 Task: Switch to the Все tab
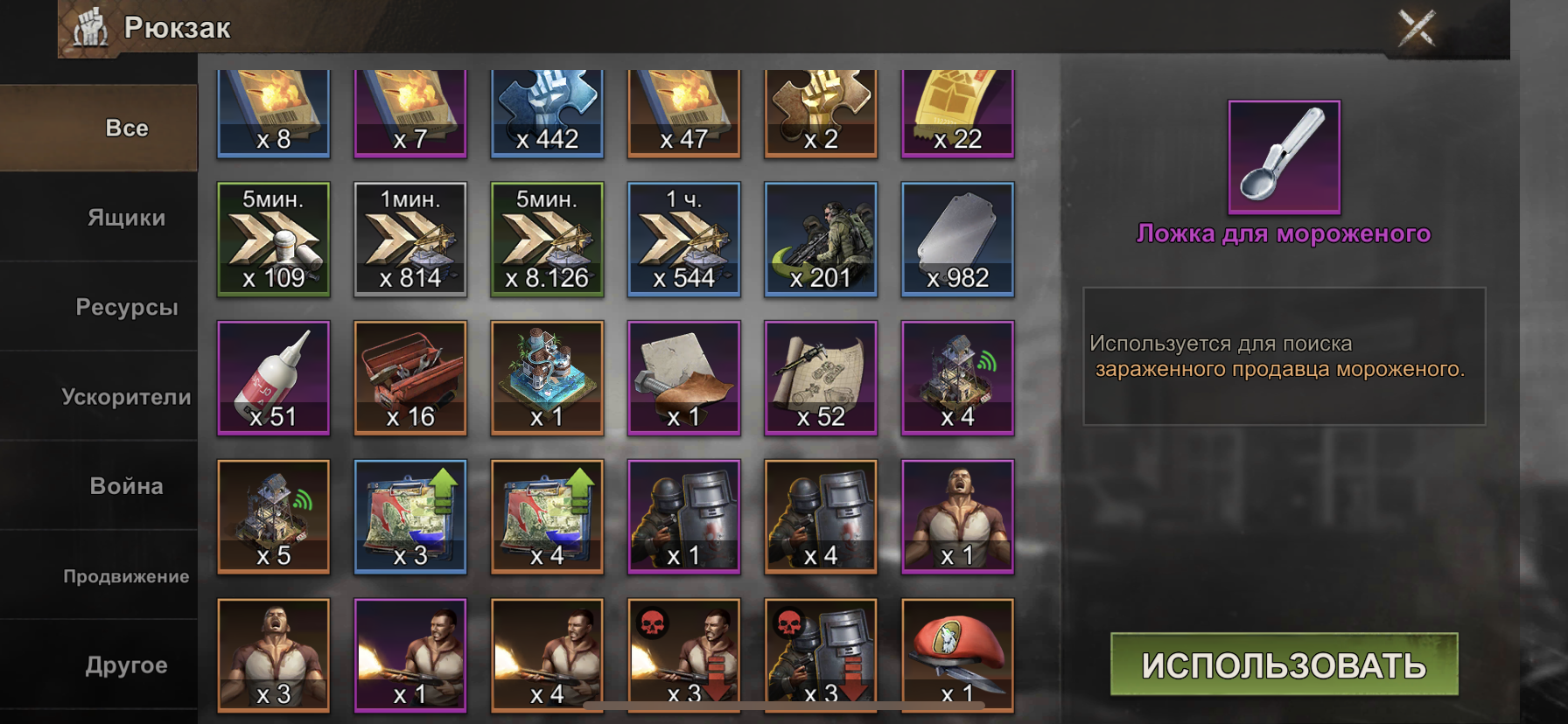pyautogui.click(x=126, y=129)
